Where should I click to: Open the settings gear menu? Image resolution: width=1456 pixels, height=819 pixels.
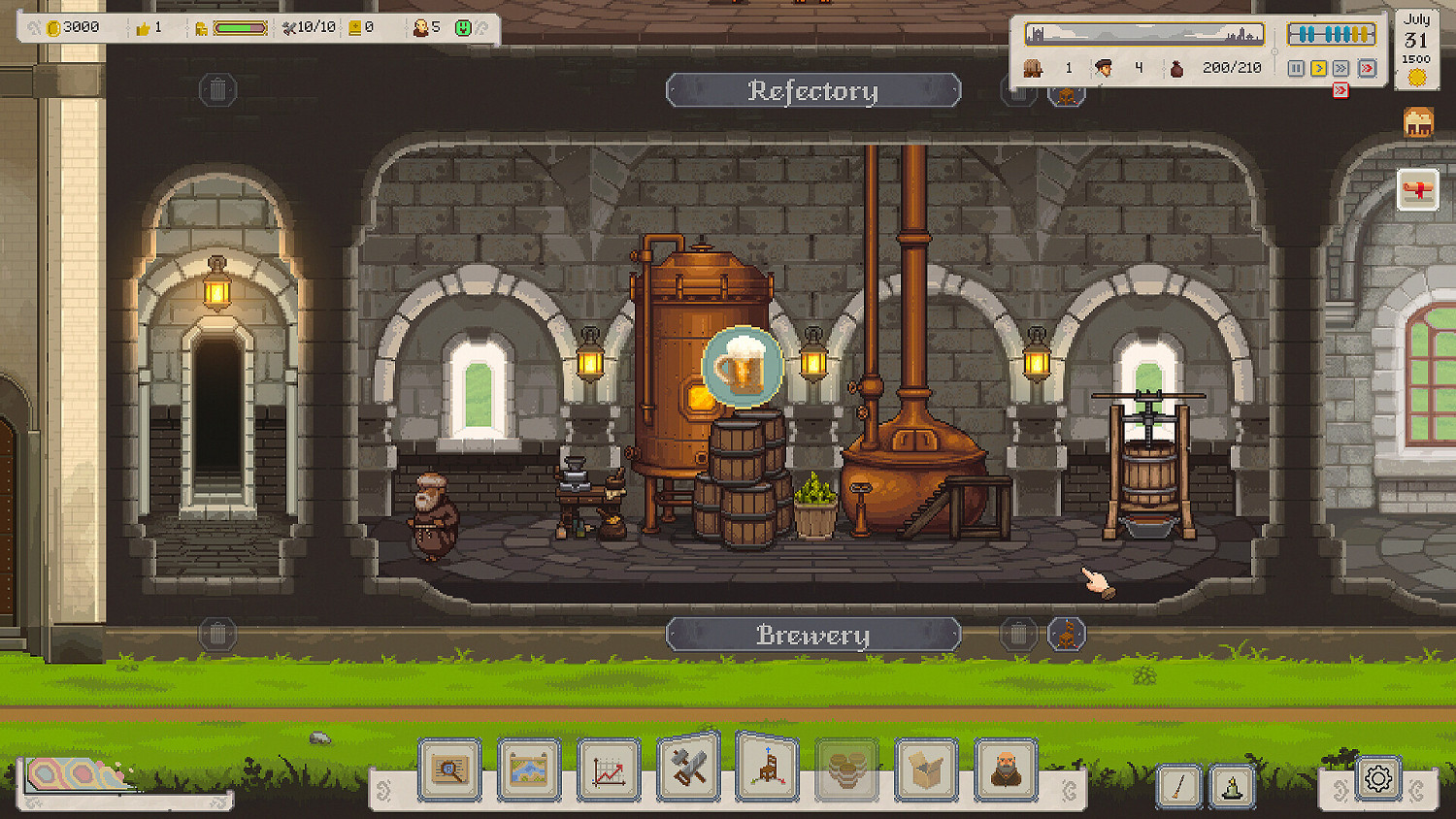coord(1377,777)
